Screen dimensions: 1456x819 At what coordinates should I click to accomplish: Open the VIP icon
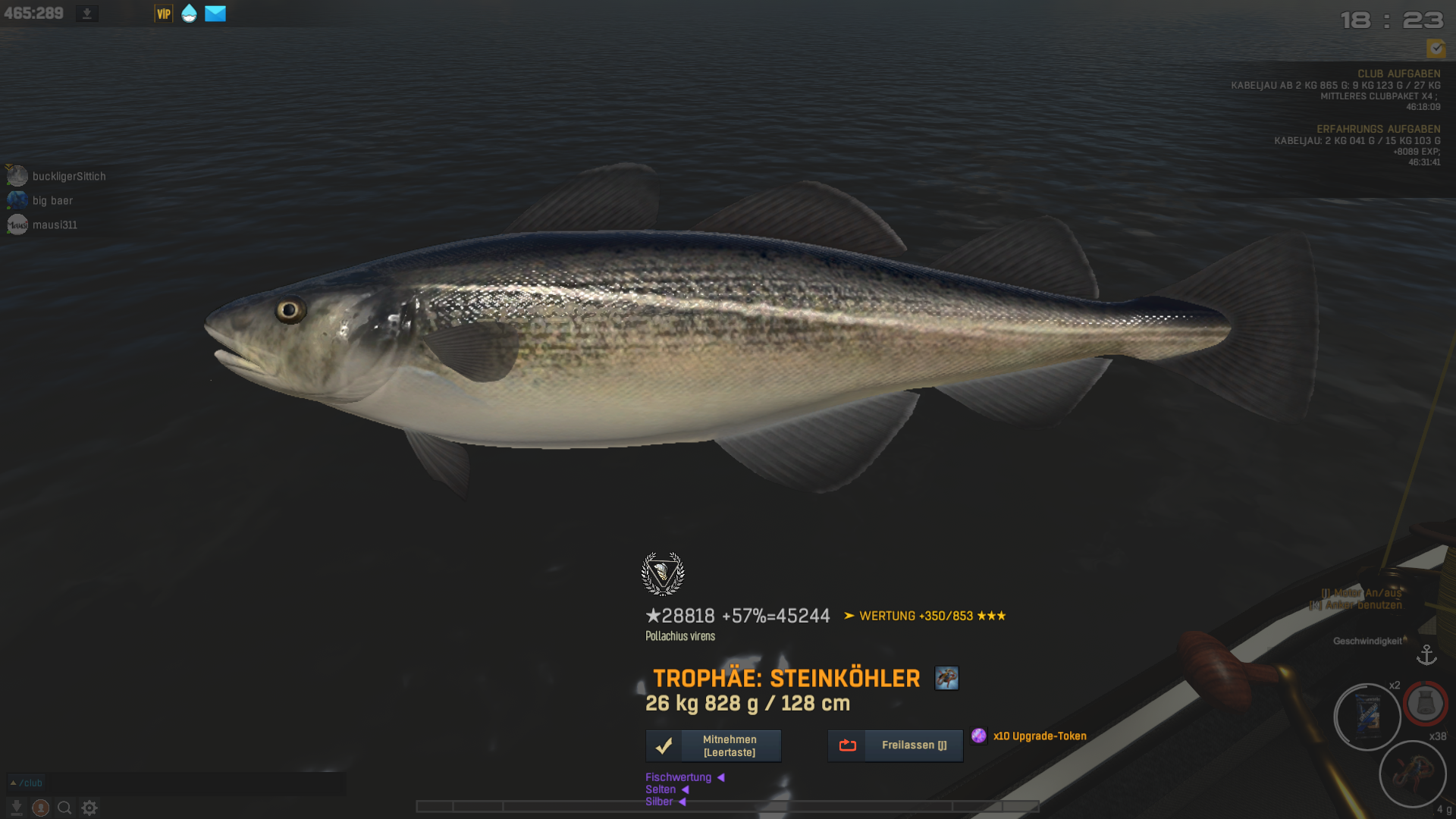[163, 14]
